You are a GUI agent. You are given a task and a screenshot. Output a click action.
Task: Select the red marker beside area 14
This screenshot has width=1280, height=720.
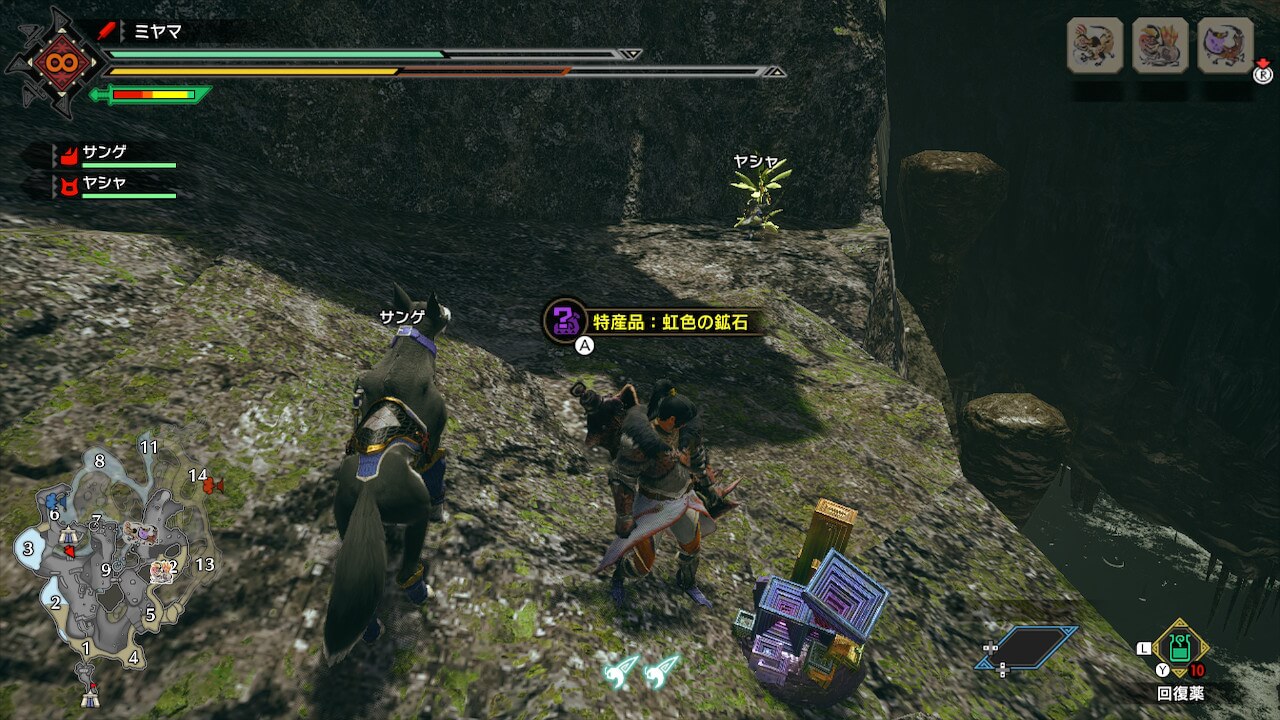pos(212,486)
